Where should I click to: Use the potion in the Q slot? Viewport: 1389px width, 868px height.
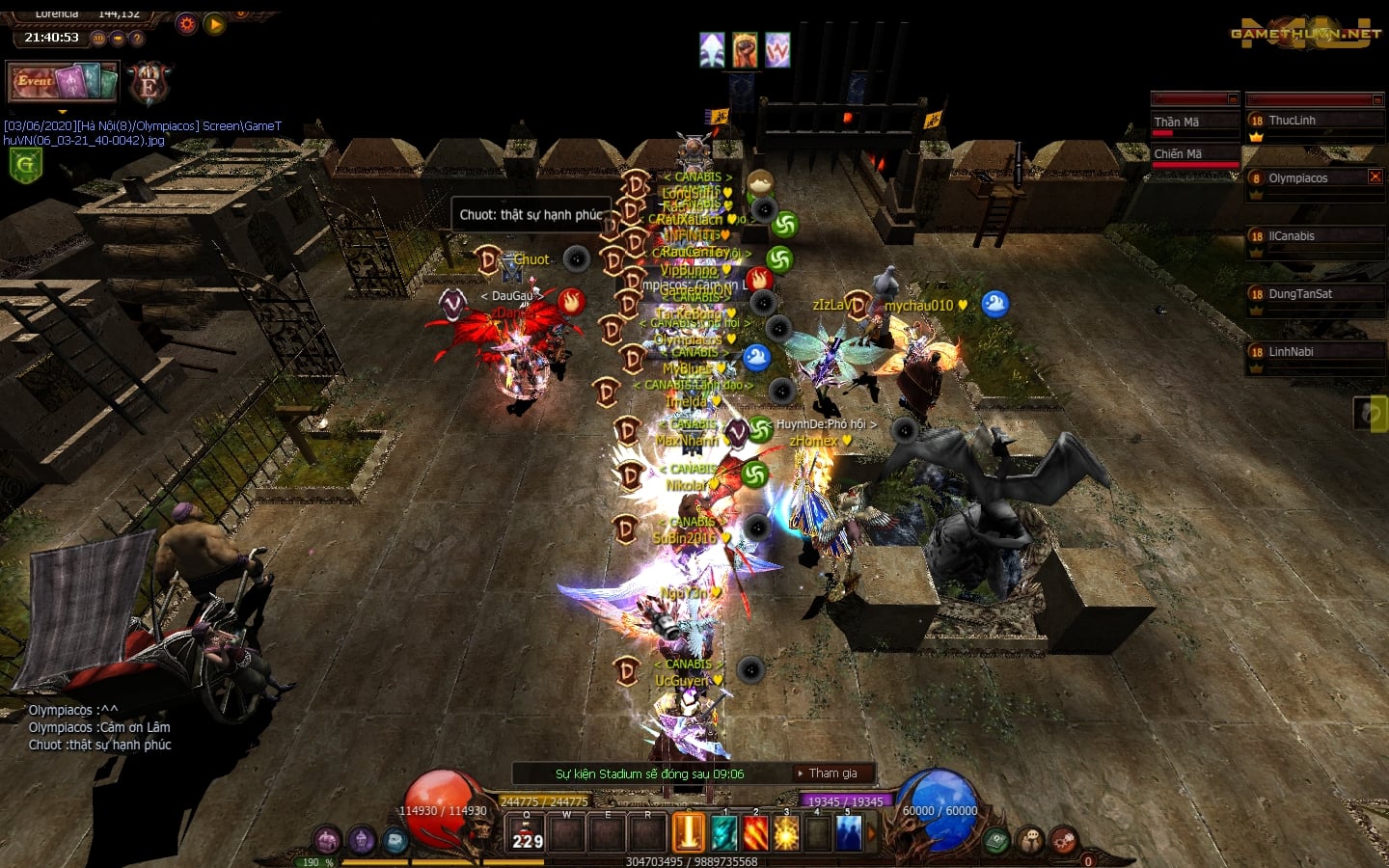point(528,834)
